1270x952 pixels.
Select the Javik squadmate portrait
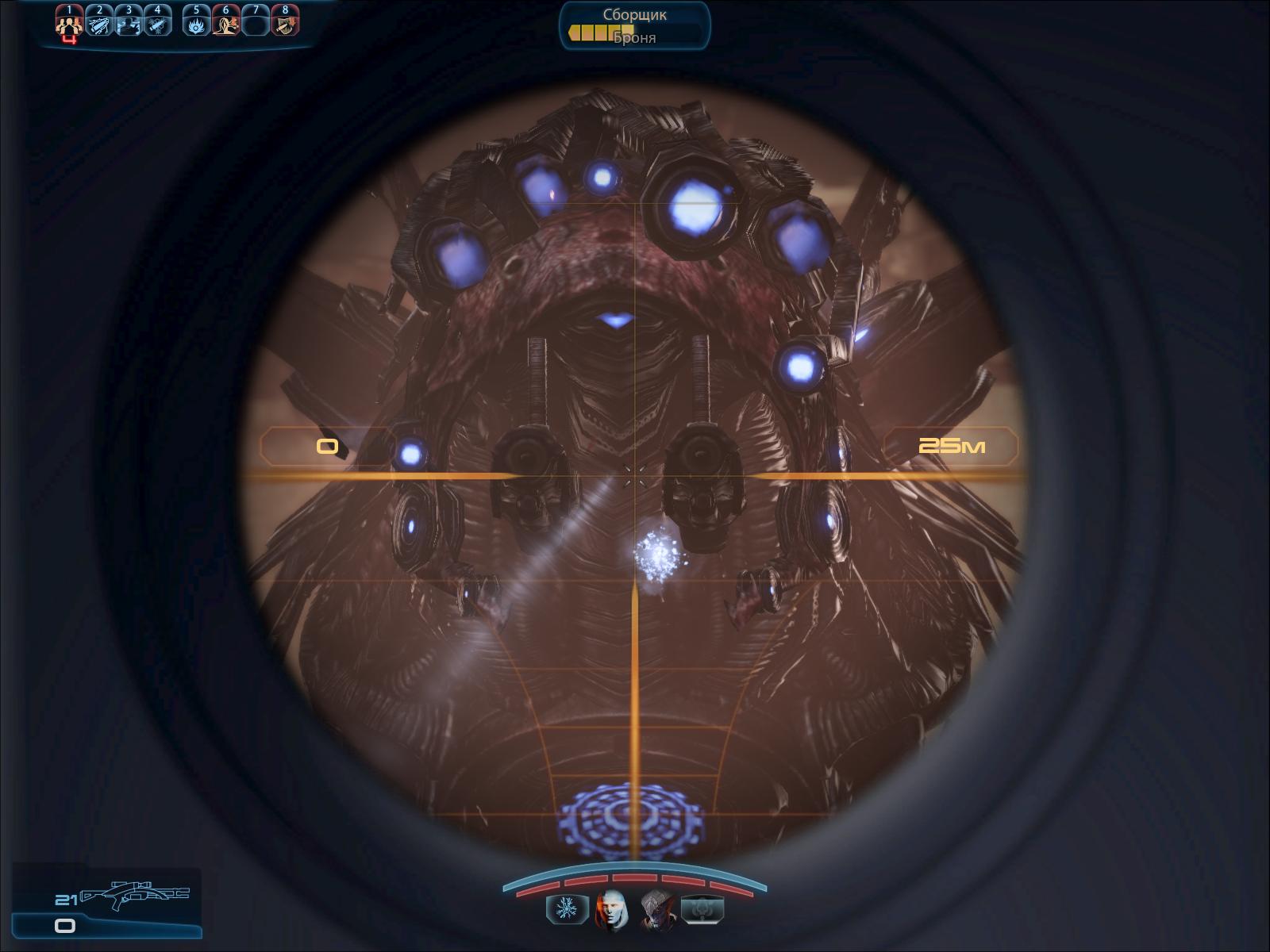point(658,908)
